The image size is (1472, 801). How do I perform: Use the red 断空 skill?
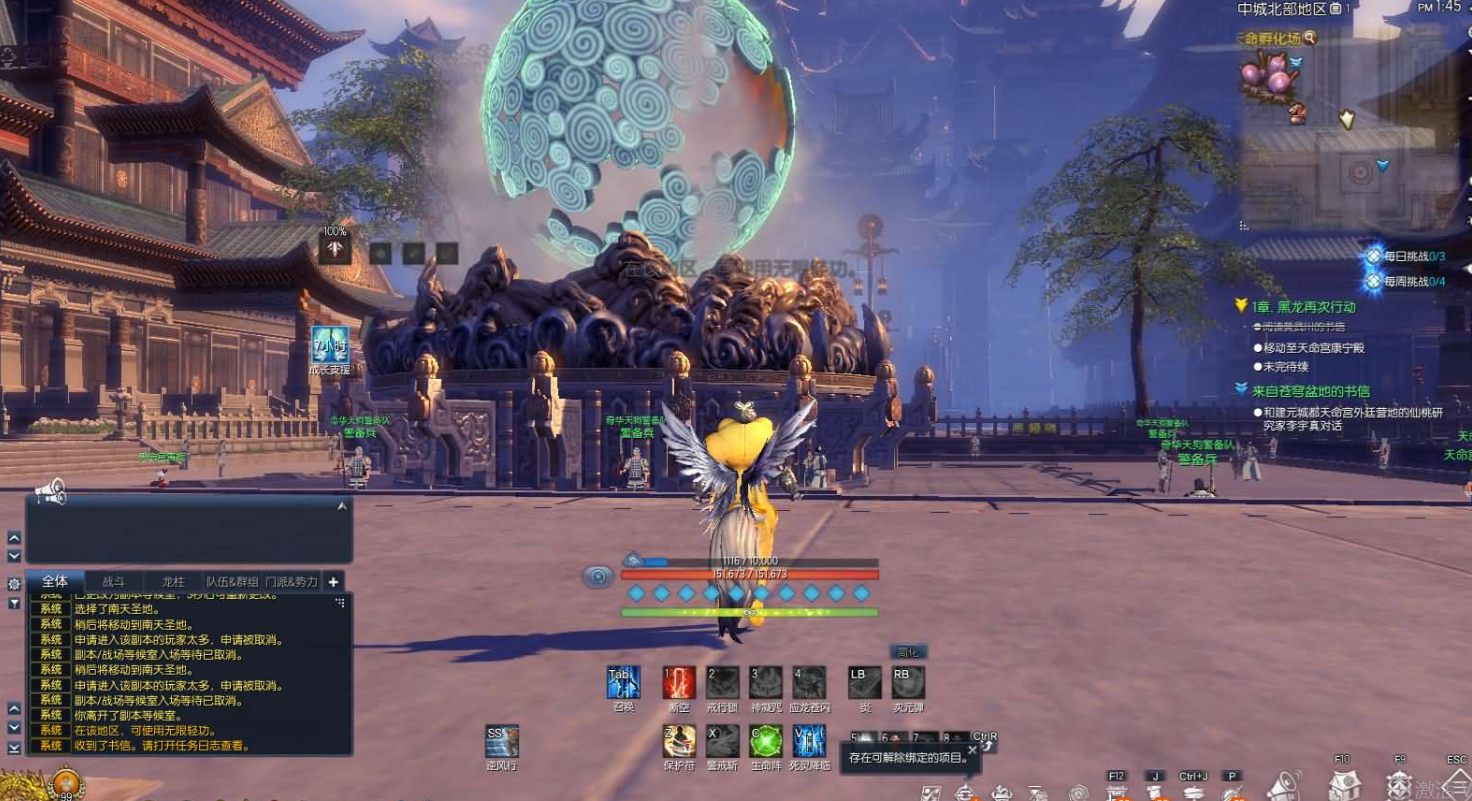click(x=679, y=683)
